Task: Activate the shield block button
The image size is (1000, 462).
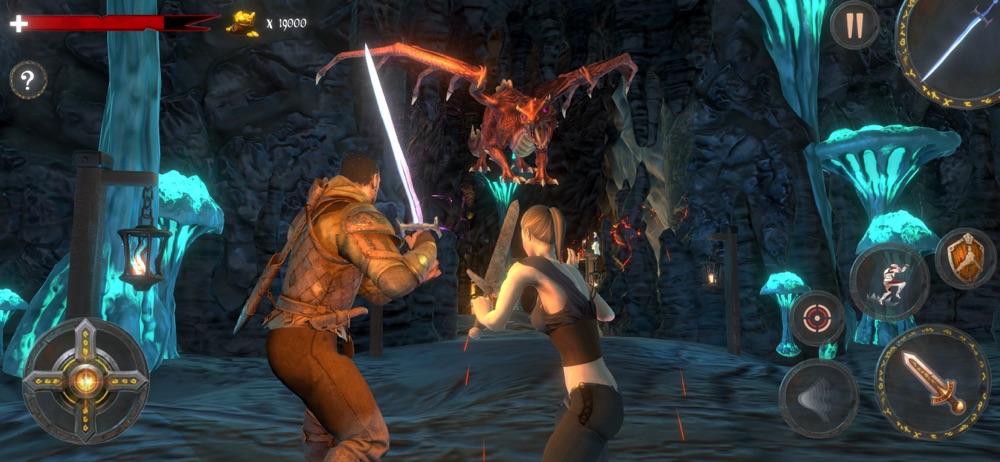Action: 965,258
